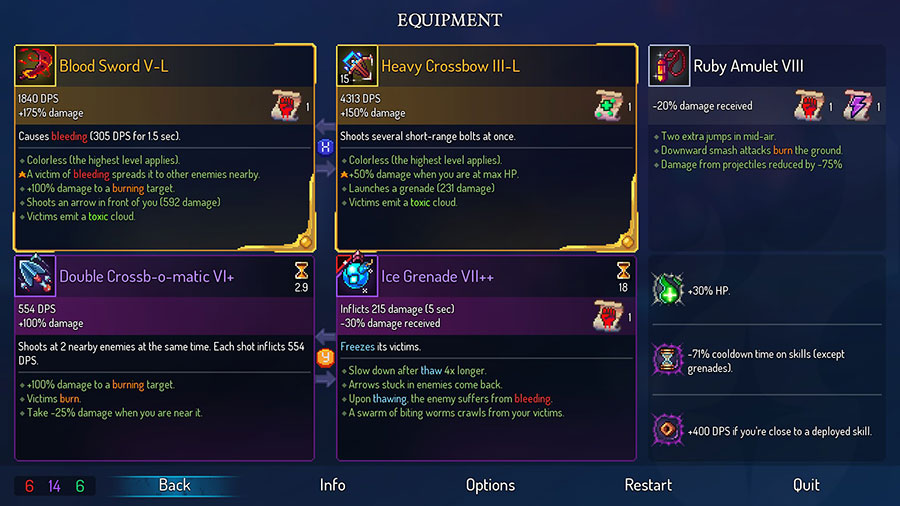The width and height of the screenshot is (900, 506).
Task: Select the Ice Grenade VII++ skill card
Action: point(486,357)
